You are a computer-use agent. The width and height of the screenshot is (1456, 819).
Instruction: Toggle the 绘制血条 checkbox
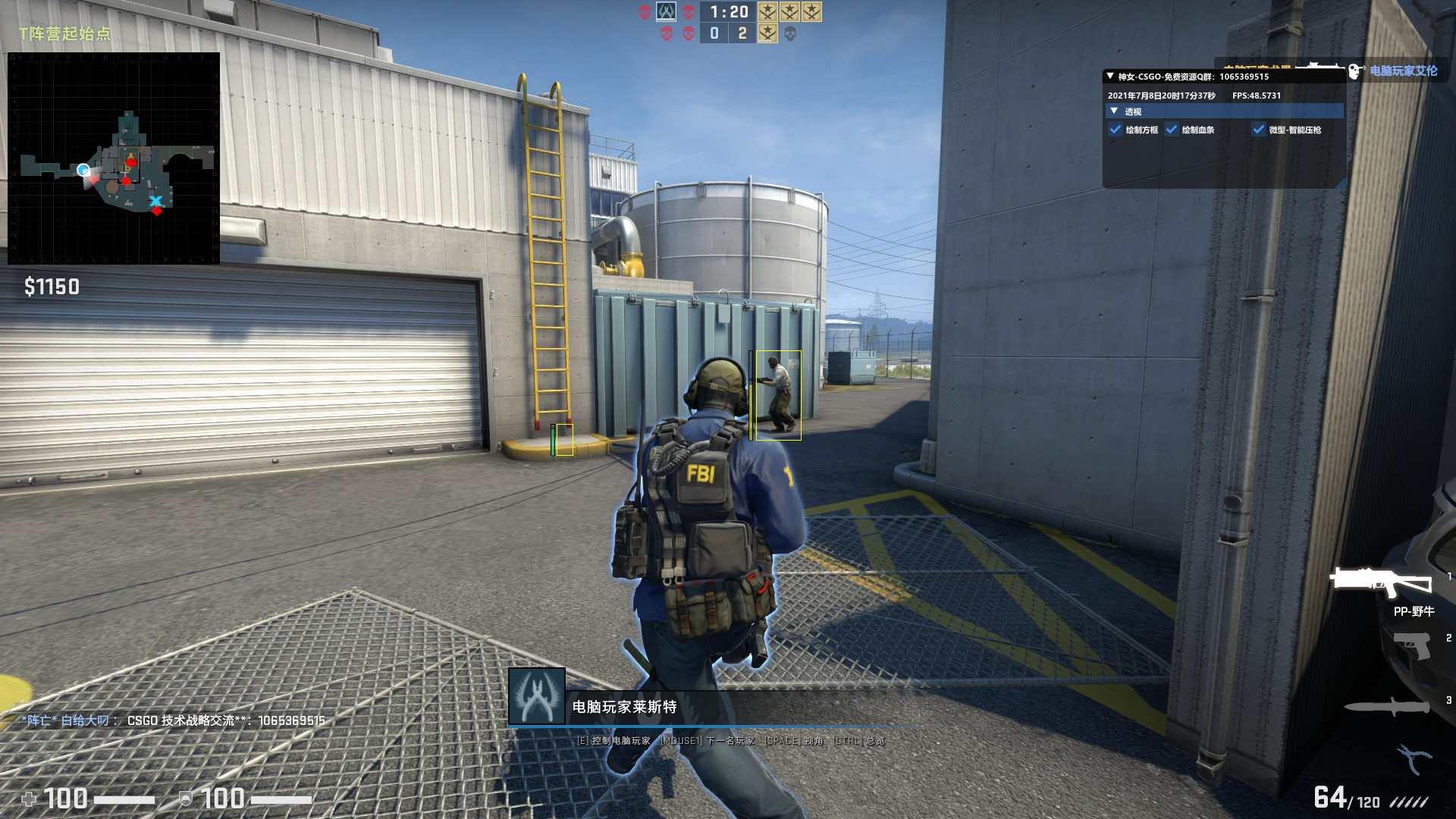pyautogui.click(x=1172, y=130)
